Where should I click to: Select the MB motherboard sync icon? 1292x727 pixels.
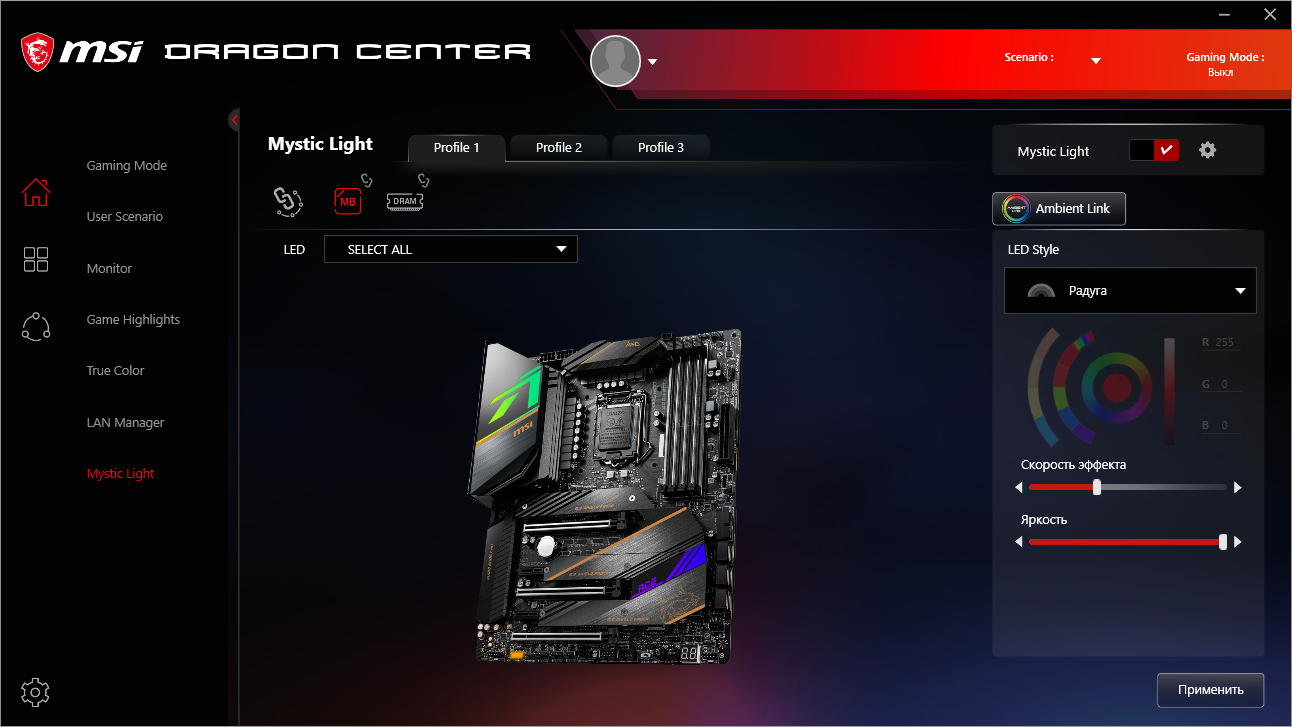click(x=348, y=201)
